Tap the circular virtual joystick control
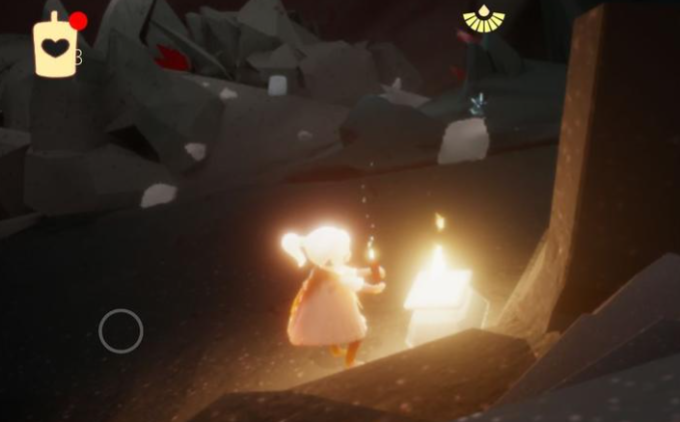This screenshot has width=680, height=422. tap(121, 331)
